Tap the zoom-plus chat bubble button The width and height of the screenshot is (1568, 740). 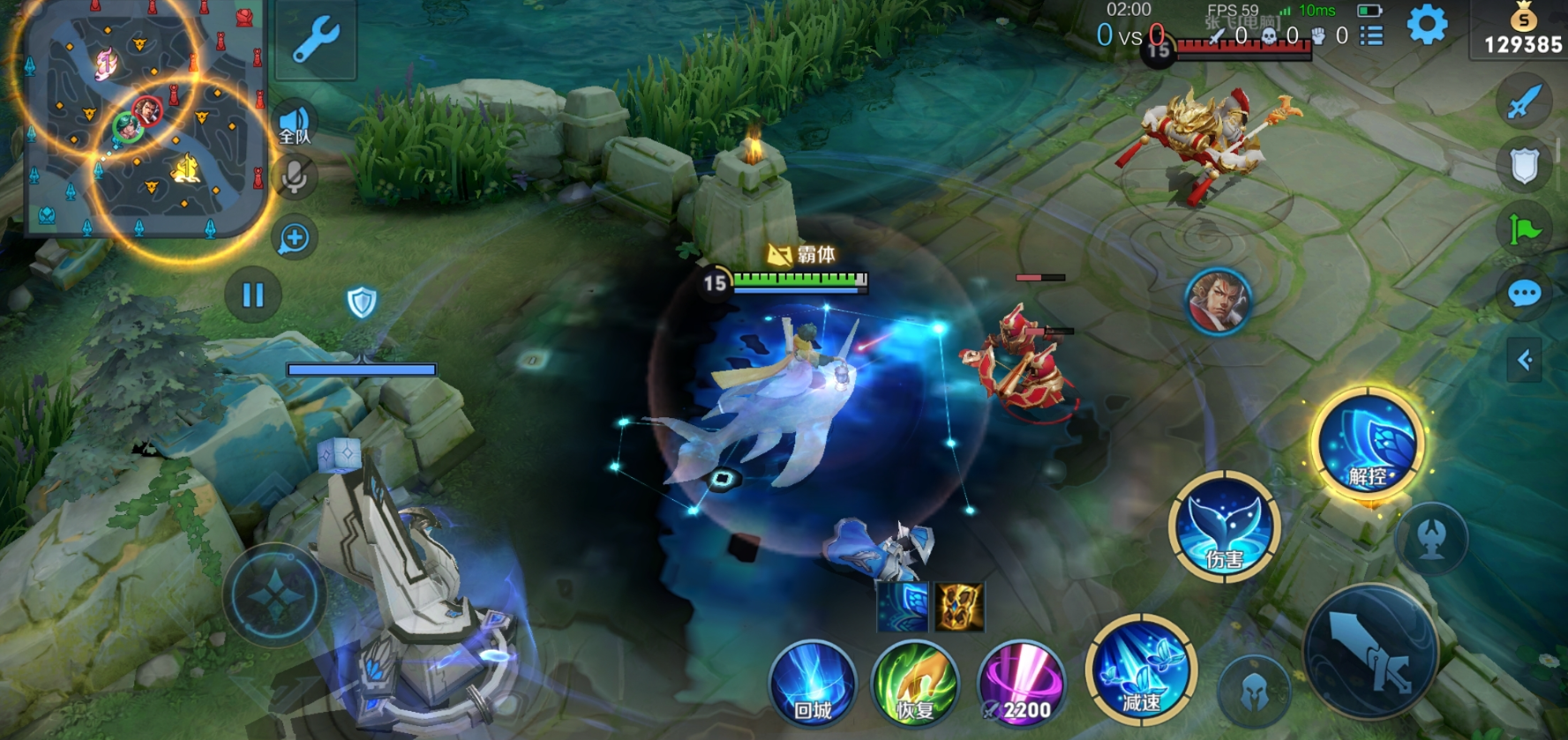click(x=295, y=238)
